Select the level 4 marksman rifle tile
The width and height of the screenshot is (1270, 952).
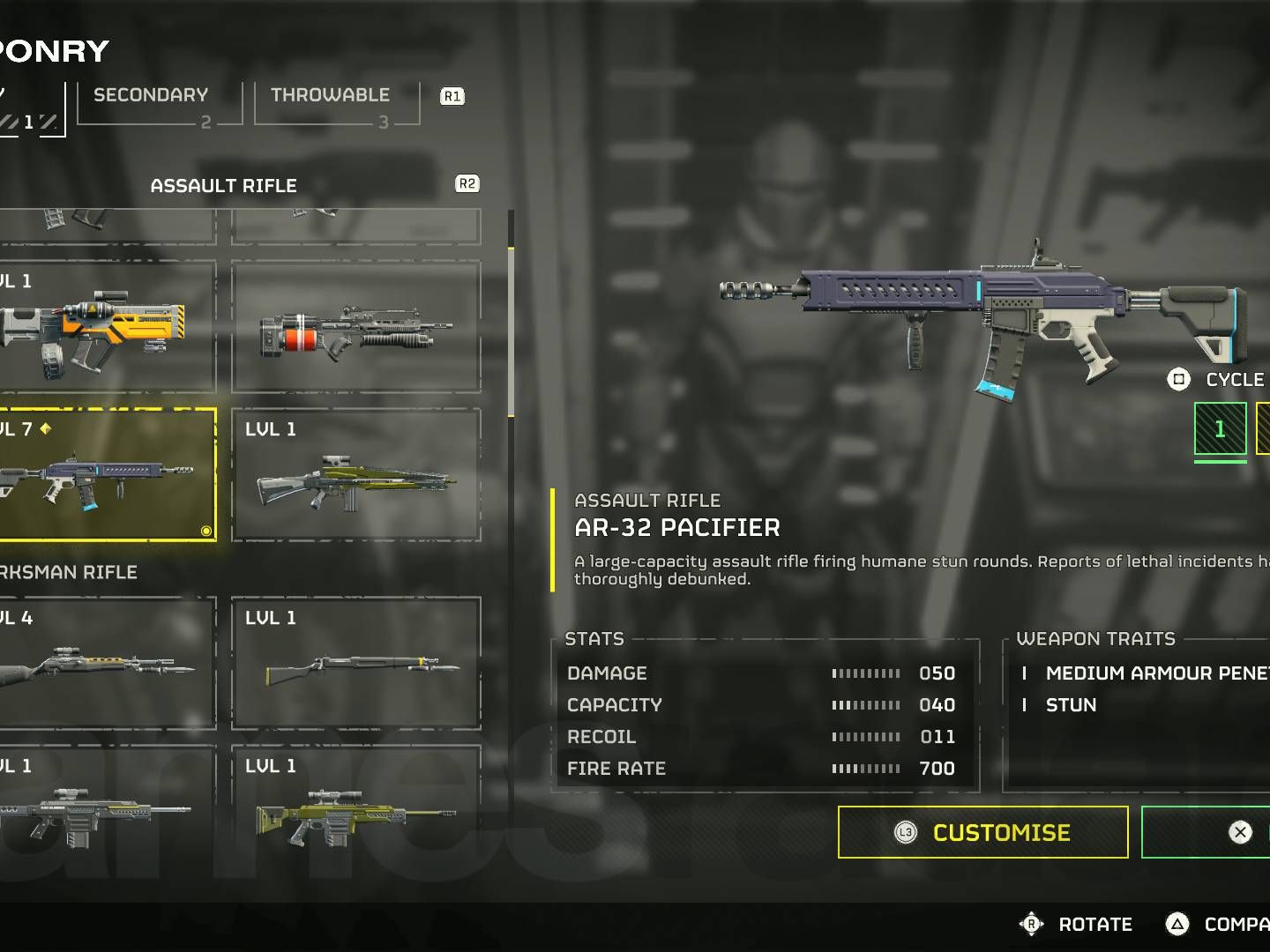point(106,663)
